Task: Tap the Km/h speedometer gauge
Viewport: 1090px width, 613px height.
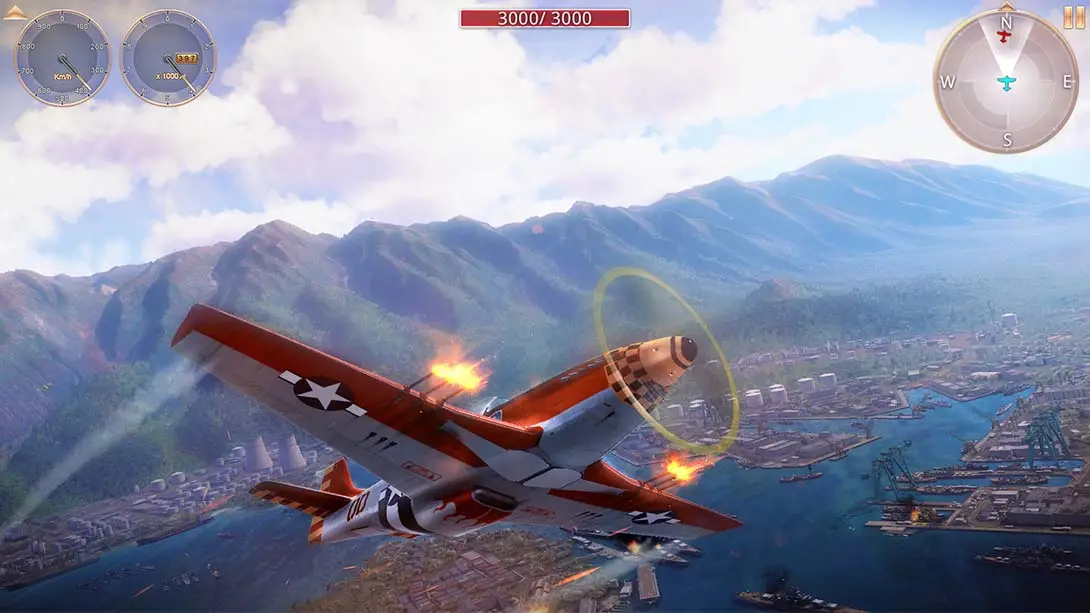Action: 62,58
